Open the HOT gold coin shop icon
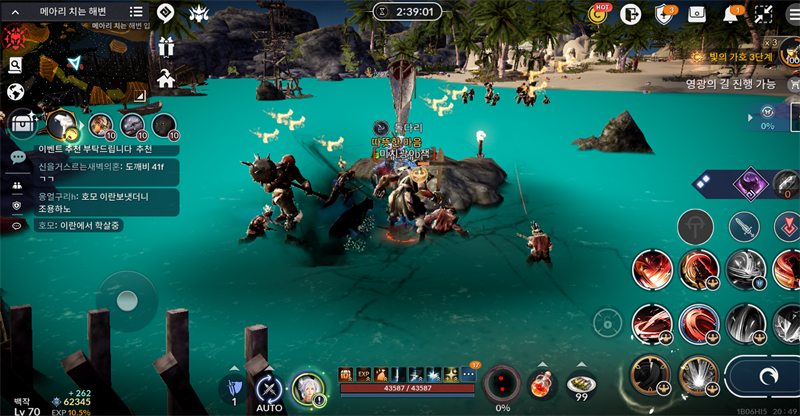The image size is (800, 416). point(598,13)
